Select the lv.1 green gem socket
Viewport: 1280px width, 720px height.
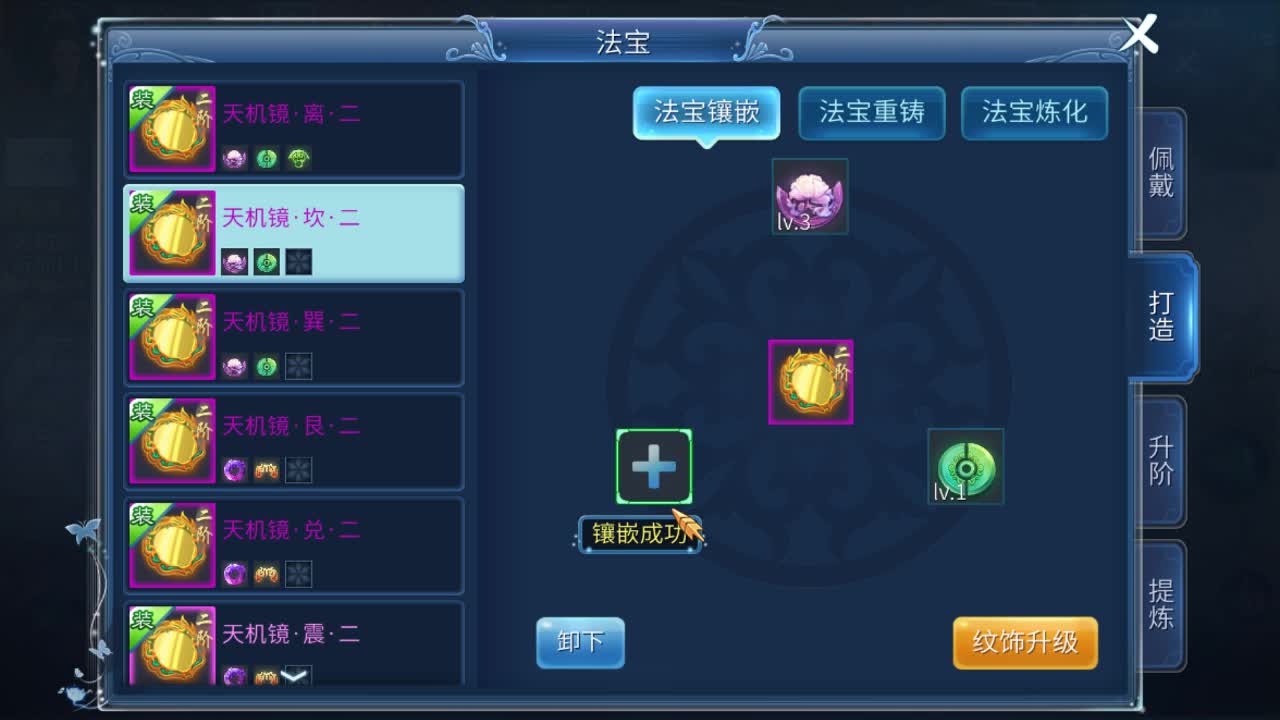(963, 467)
